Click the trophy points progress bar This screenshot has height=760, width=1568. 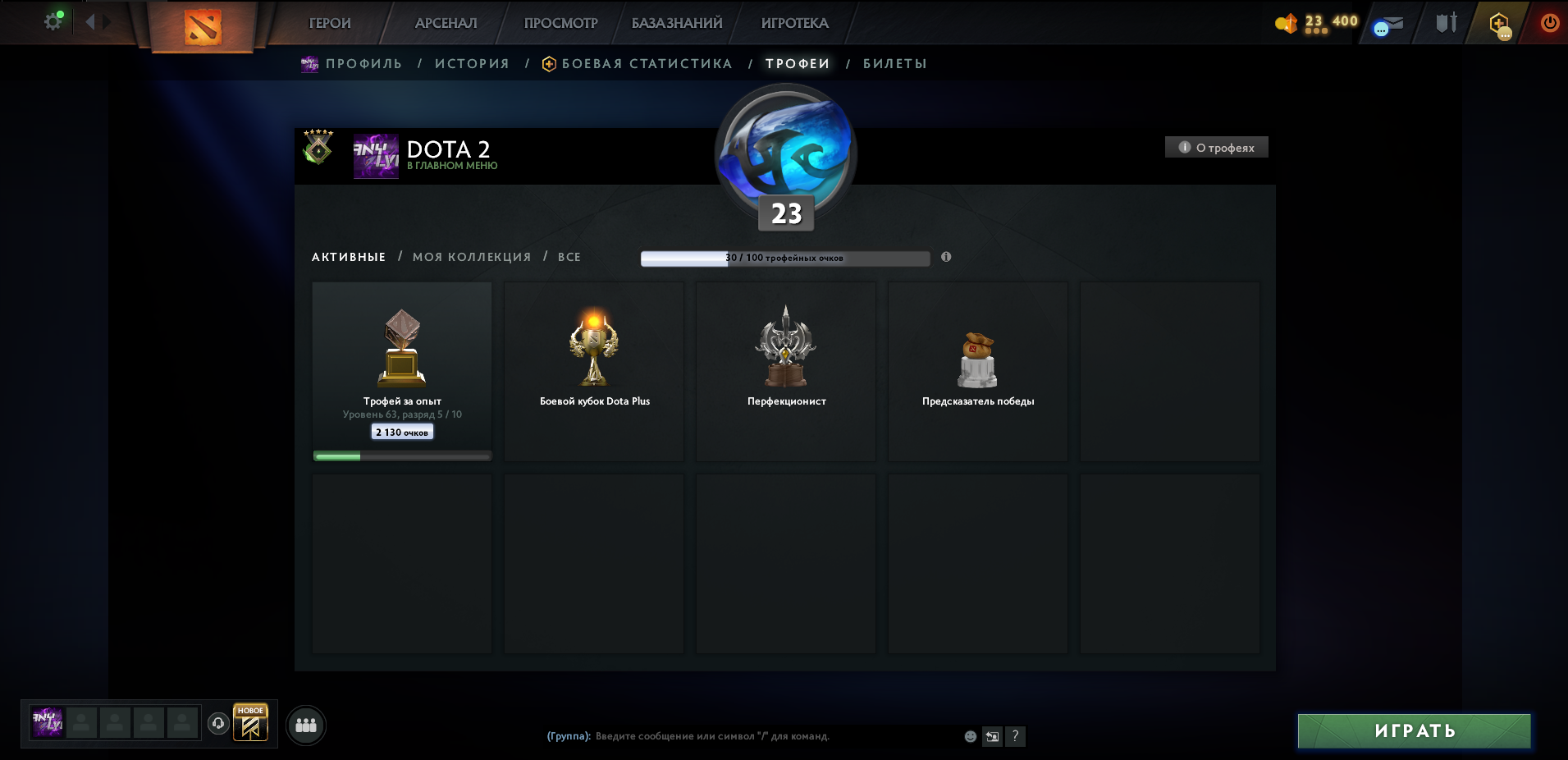(784, 257)
